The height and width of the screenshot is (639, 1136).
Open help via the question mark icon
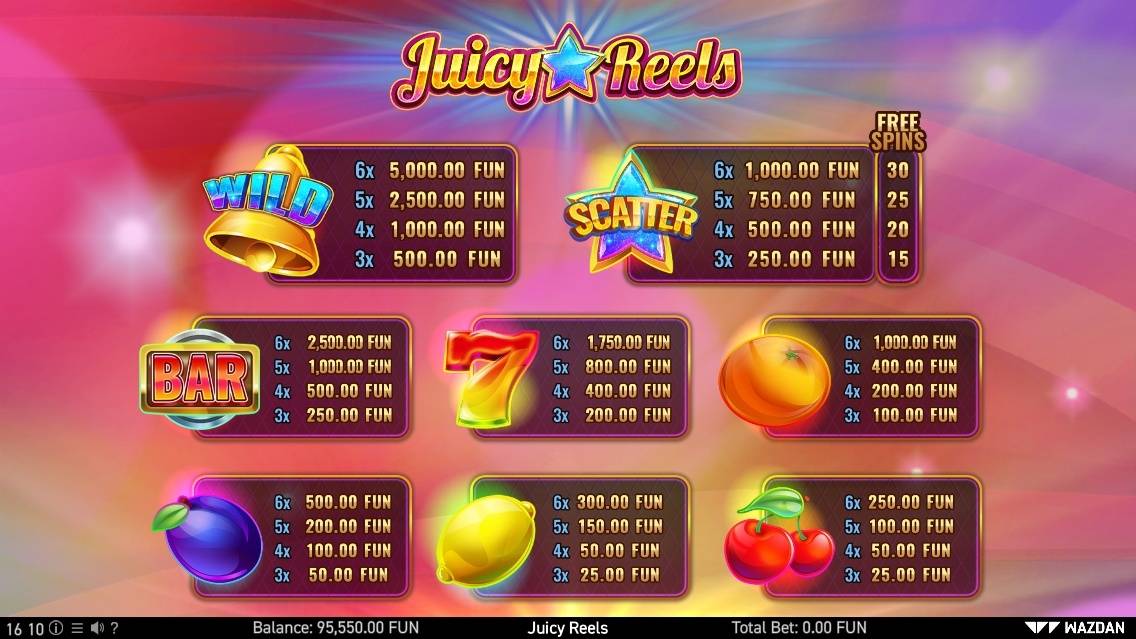pos(114,628)
